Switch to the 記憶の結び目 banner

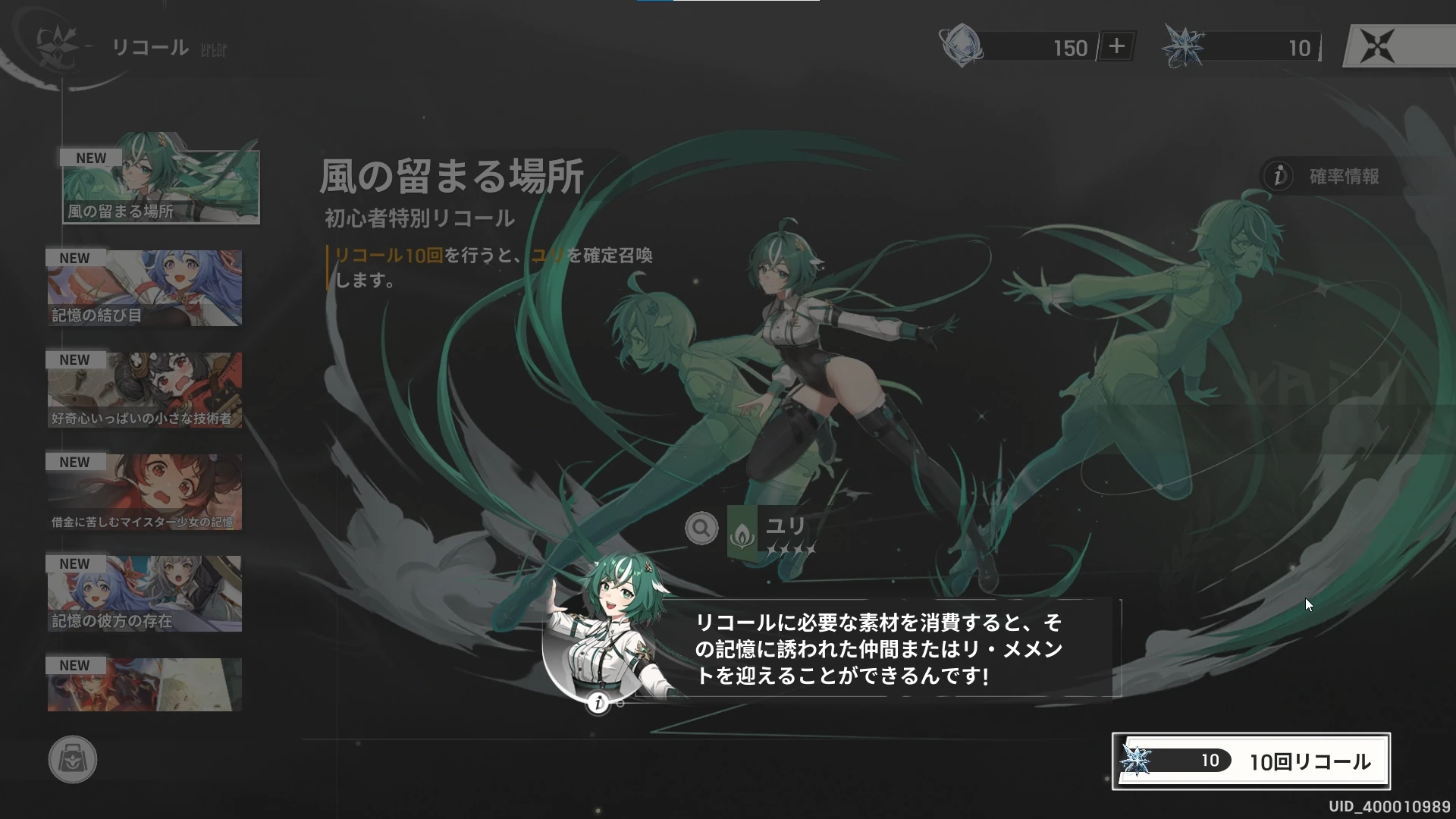[145, 288]
